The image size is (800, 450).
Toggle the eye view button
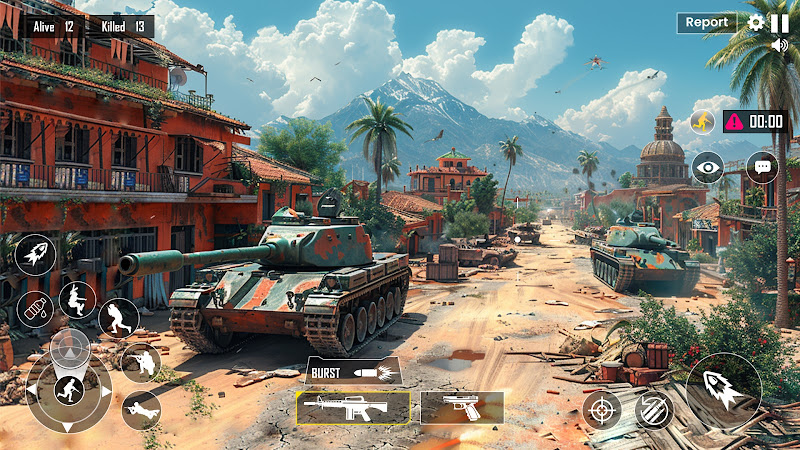point(707,167)
